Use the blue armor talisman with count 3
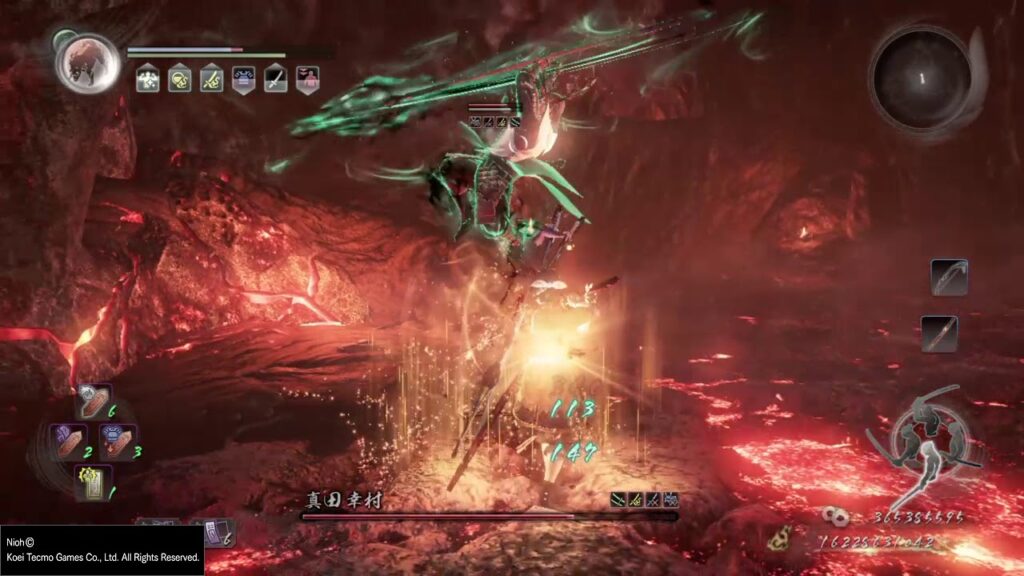This screenshot has width=1024, height=576. 117,442
